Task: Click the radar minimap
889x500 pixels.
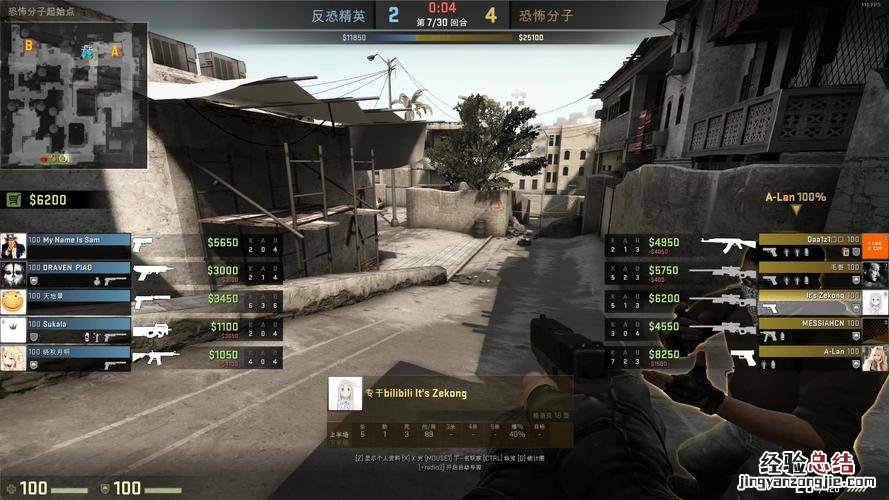Action: coord(74,95)
